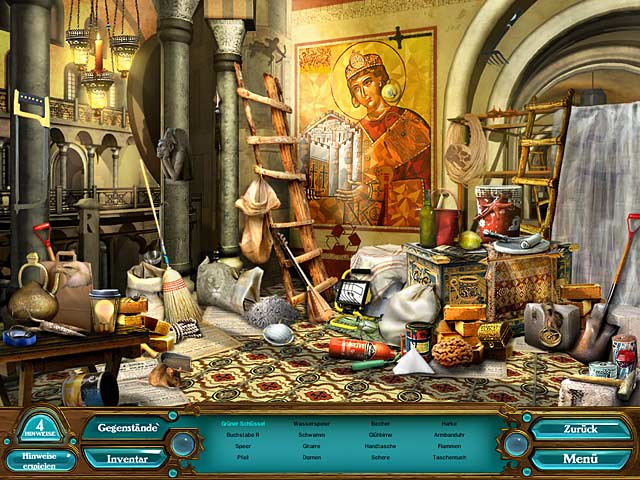Image resolution: width=640 pixels, height=480 pixels.
Task: Click the Hinweise erzielen button
Action: [39, 460]
